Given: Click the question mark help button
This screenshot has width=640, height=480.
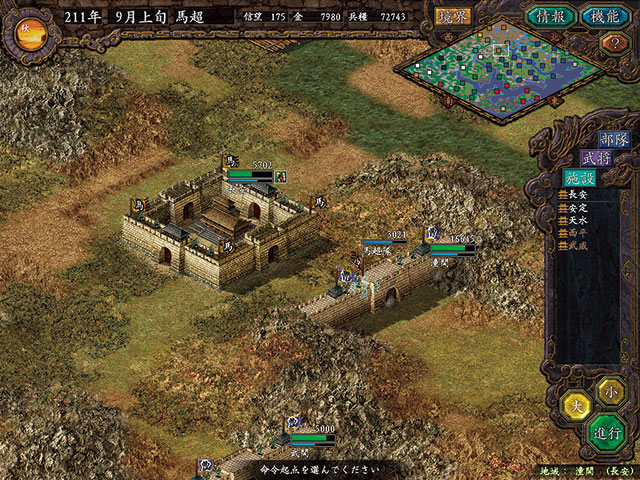Looking at the screenshot, I should [x=611, y=43].
